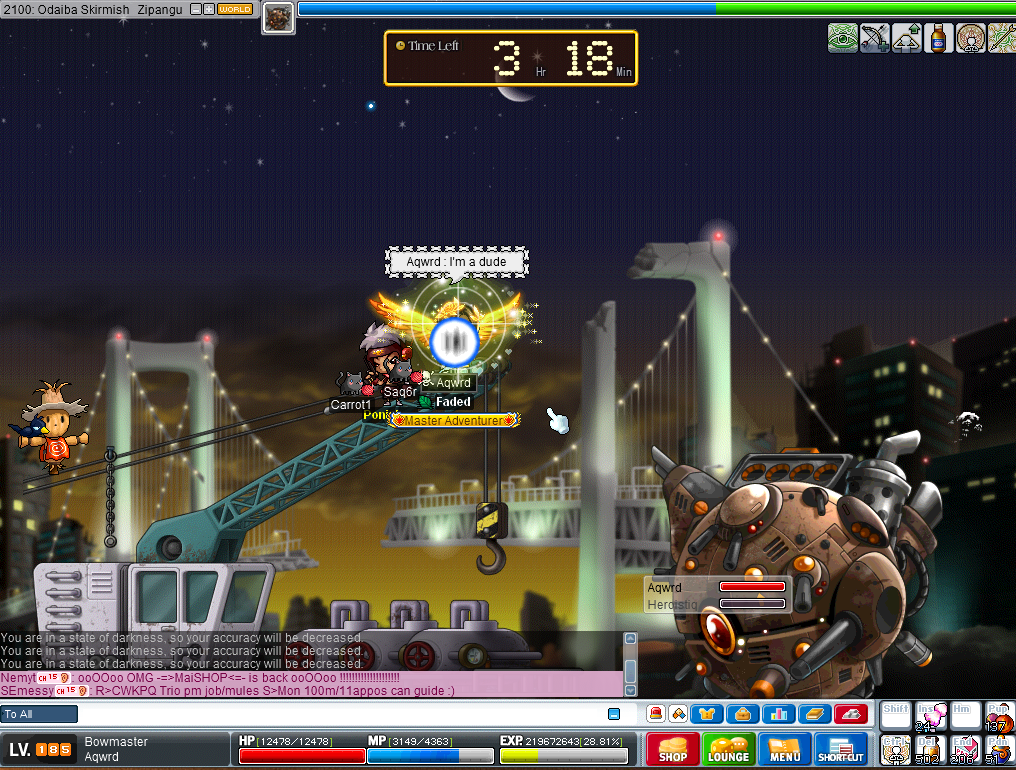Open the Short-cut button
Image resolution: width=1016 pixels, height=770 pixels.
[x=840, y=750]
